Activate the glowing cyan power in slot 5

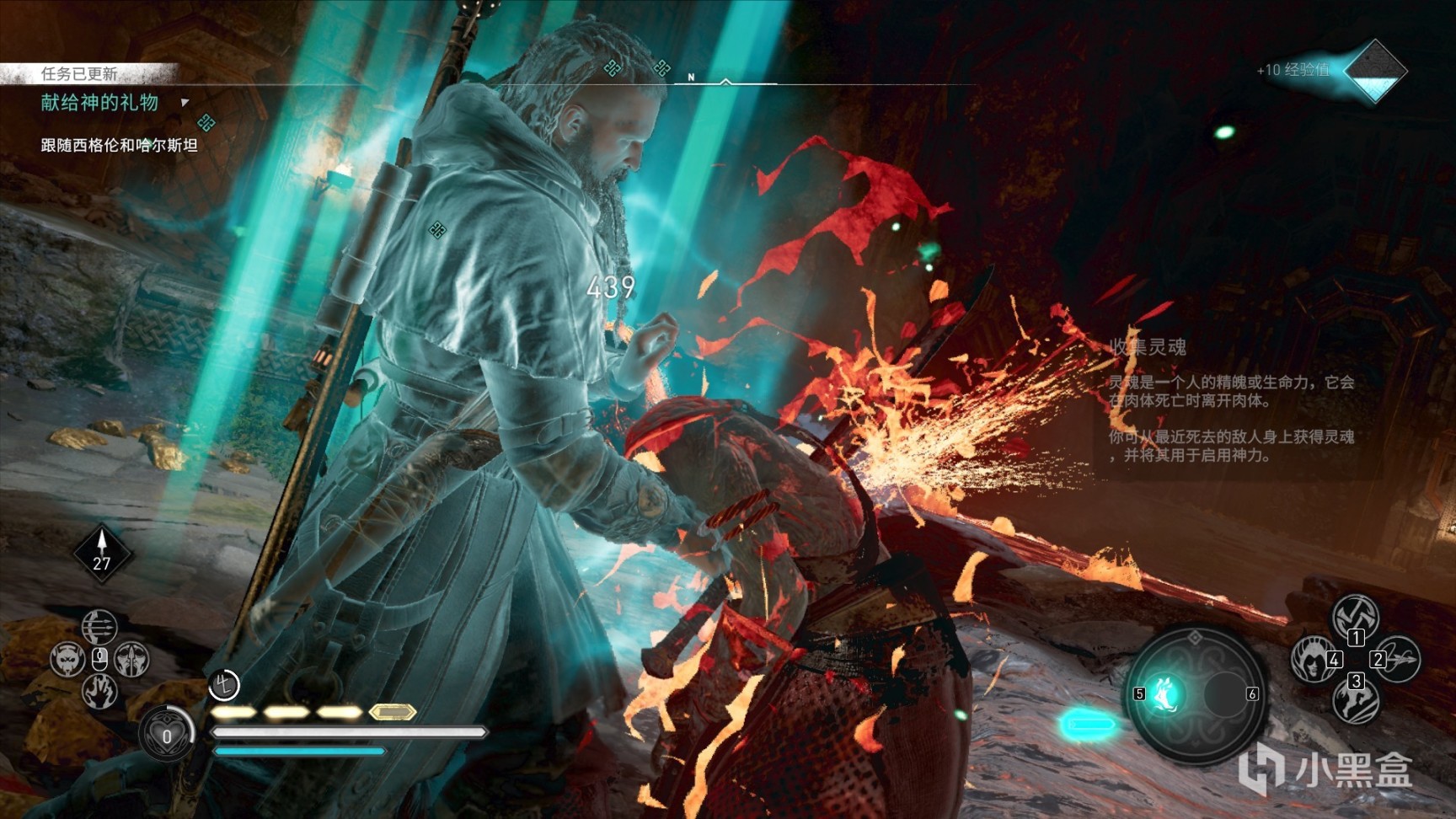1166,694
